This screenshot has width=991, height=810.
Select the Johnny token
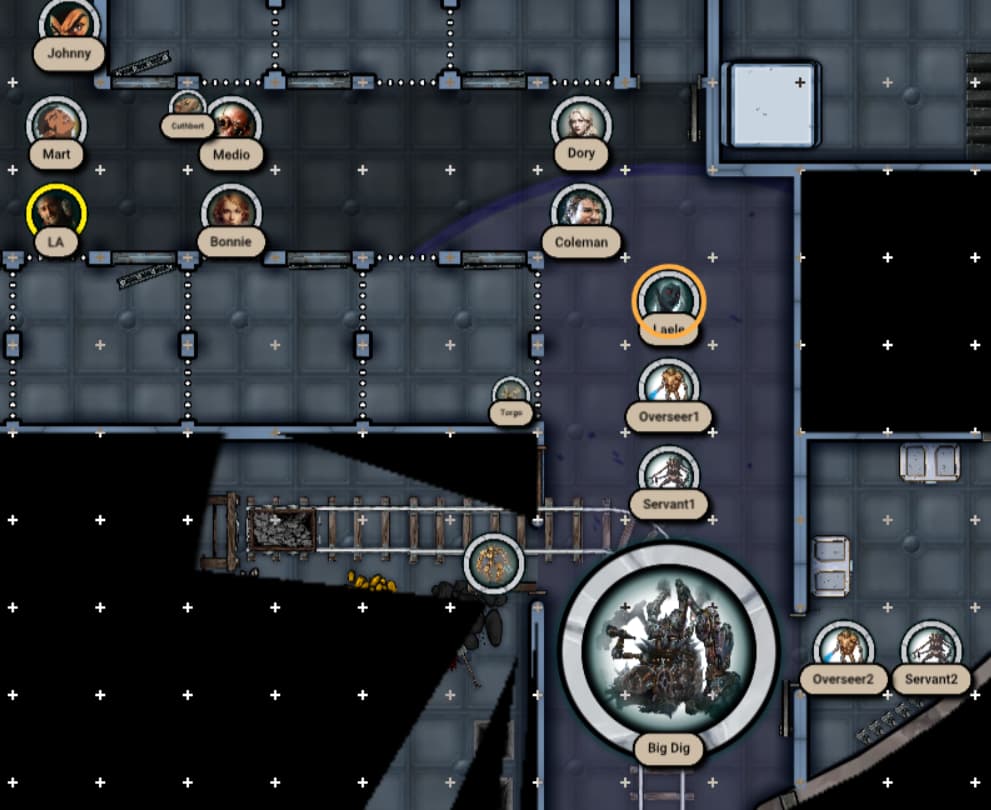[69, 22]
